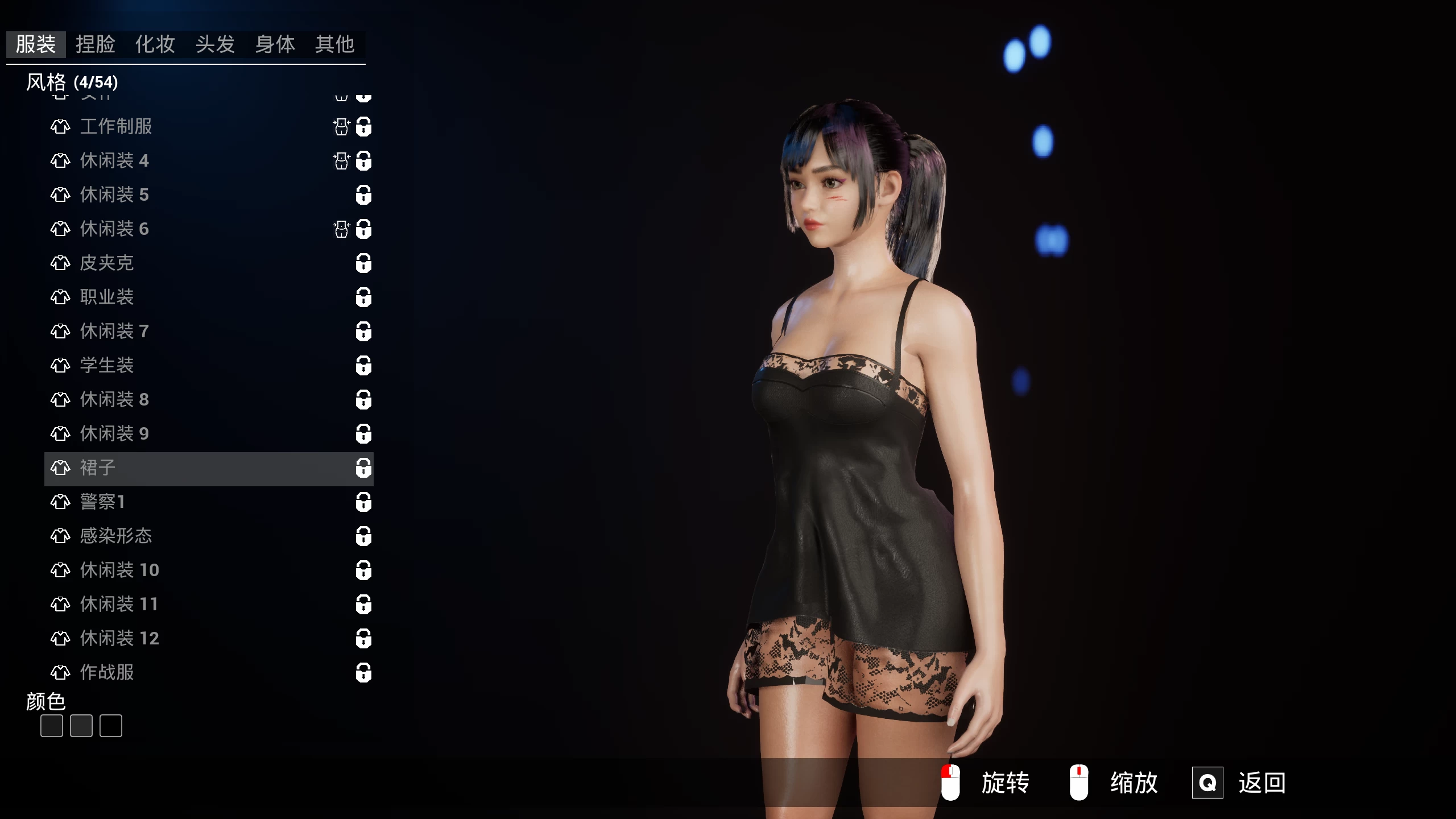The height and width of the screenshot is (819, 1456).
Task: Pick the 皮夹克 leather jacket outfit
Action: click(x=107, y=263)
